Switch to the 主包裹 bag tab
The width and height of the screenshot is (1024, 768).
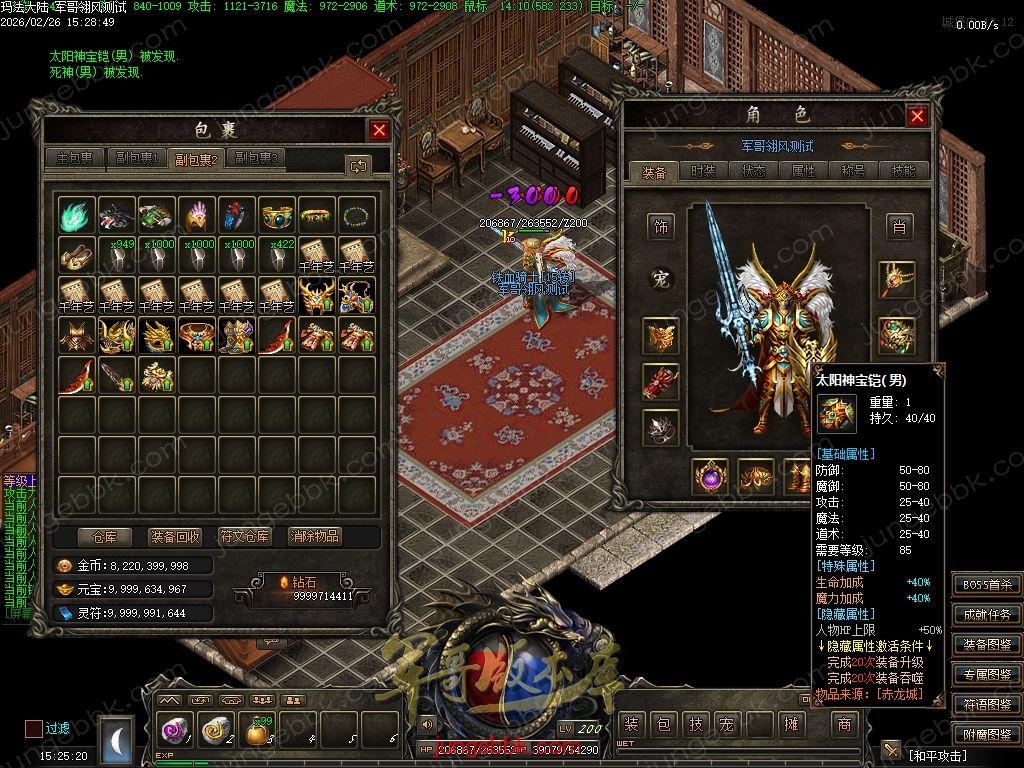tap(74, 158)
